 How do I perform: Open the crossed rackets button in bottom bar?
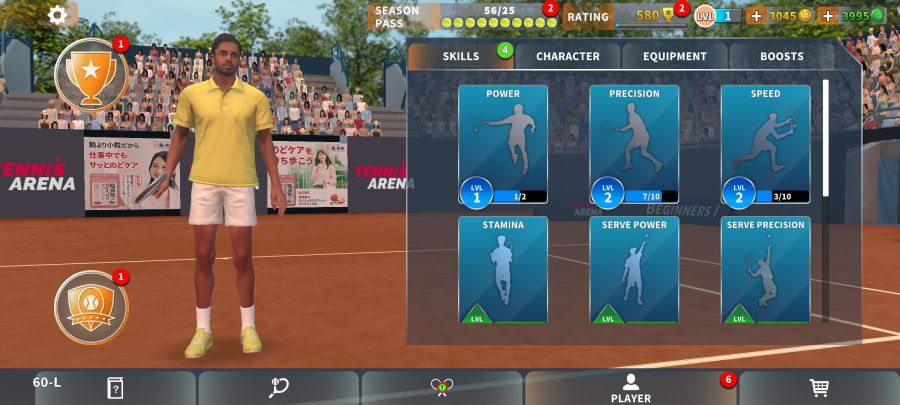441,388
